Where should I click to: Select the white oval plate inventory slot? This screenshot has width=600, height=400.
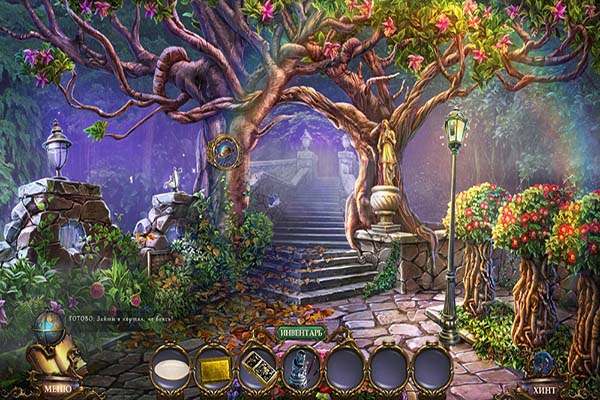(170, 367)
